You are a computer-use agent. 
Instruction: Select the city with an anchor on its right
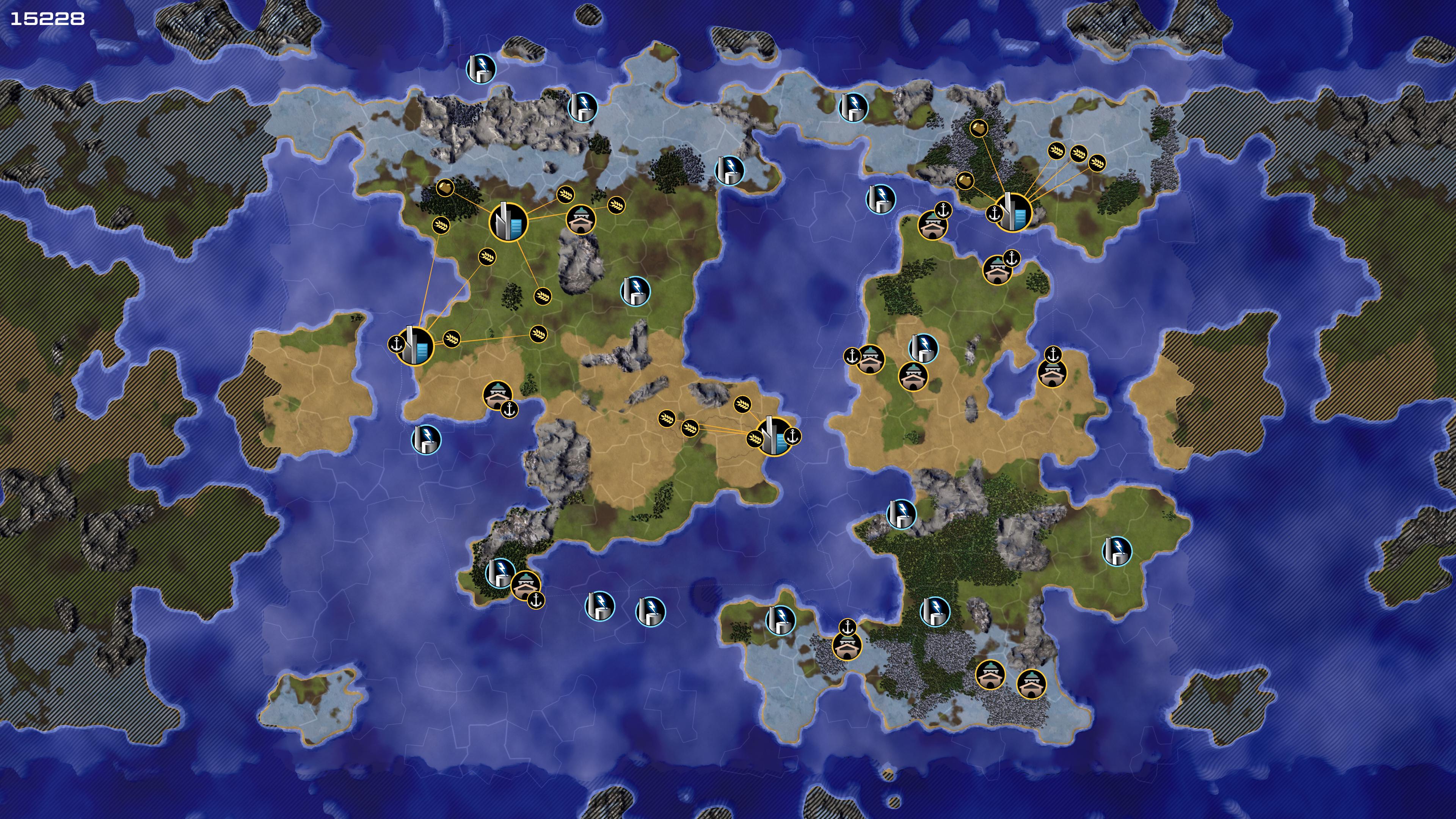click(774, 436)
